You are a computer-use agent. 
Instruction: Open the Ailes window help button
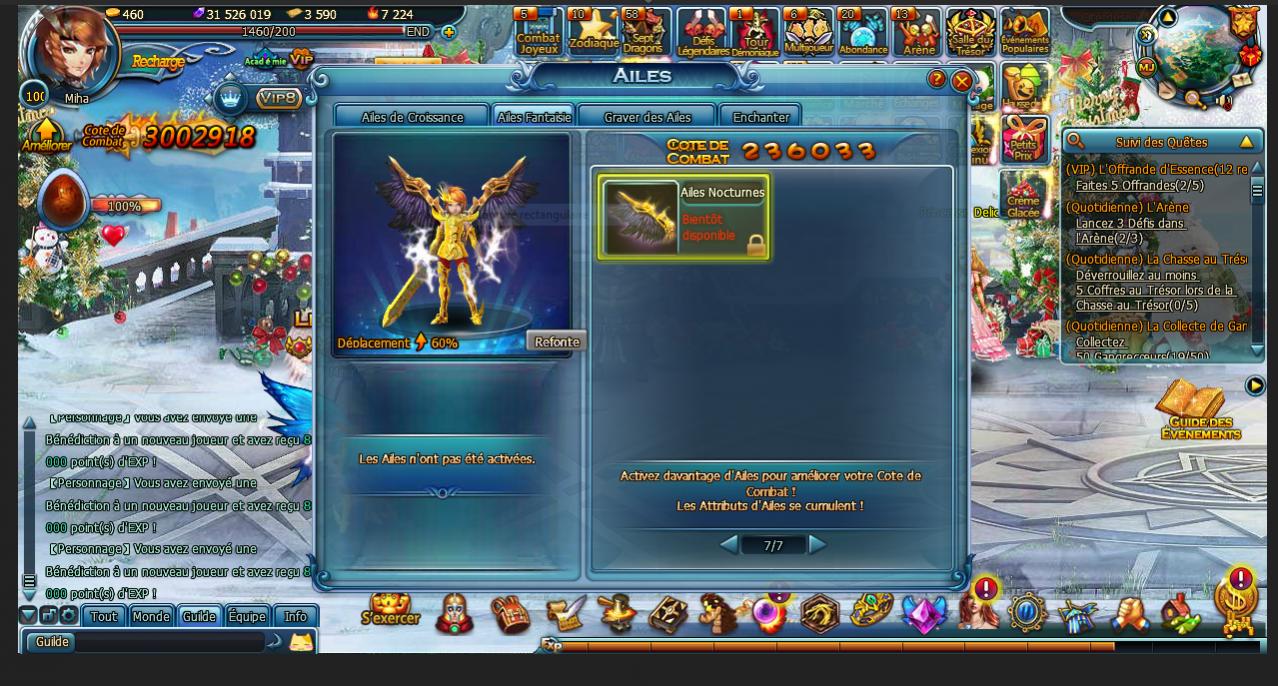pos(937,79)
